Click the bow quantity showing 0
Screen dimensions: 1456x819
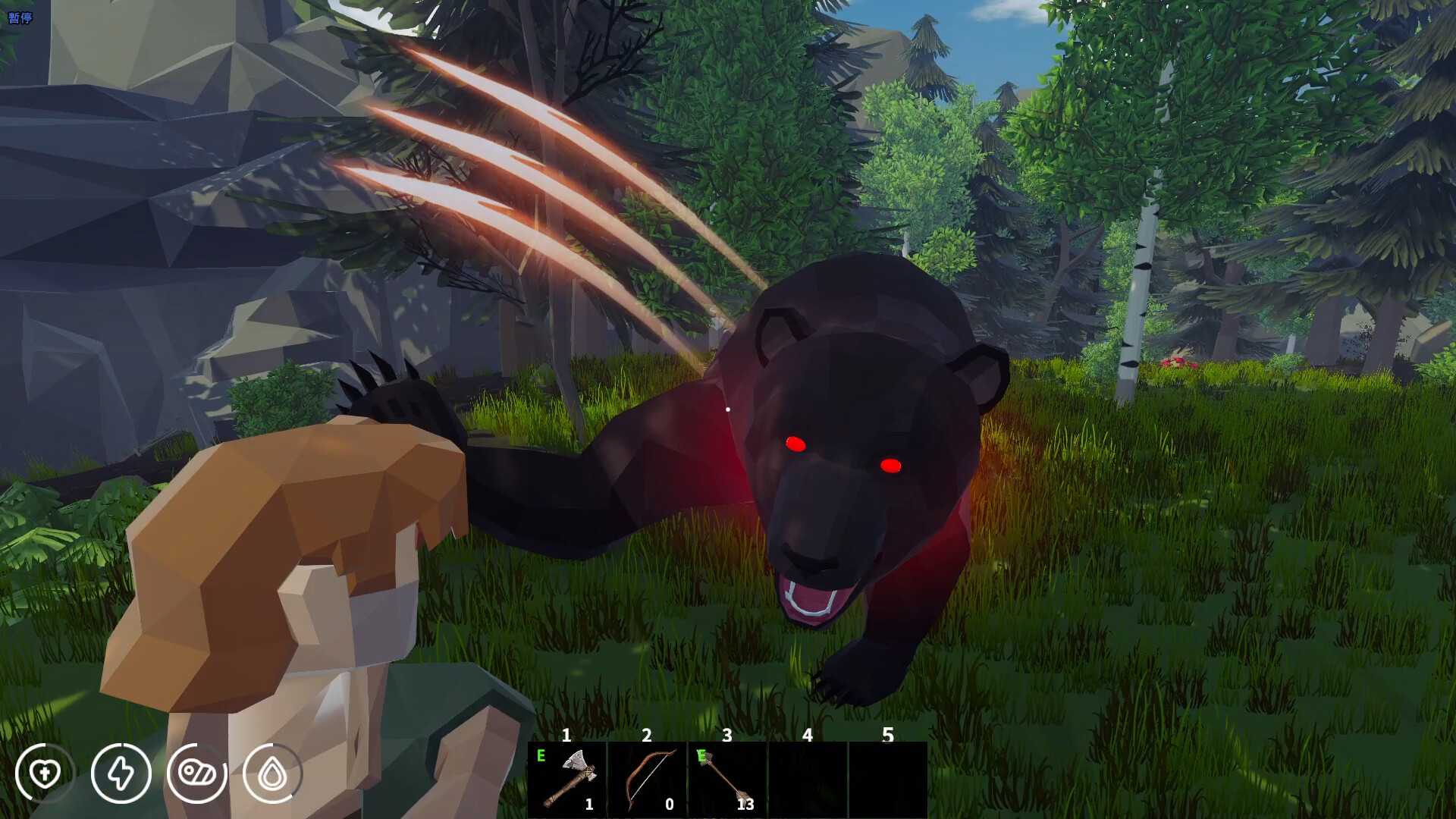pos(668,806)
